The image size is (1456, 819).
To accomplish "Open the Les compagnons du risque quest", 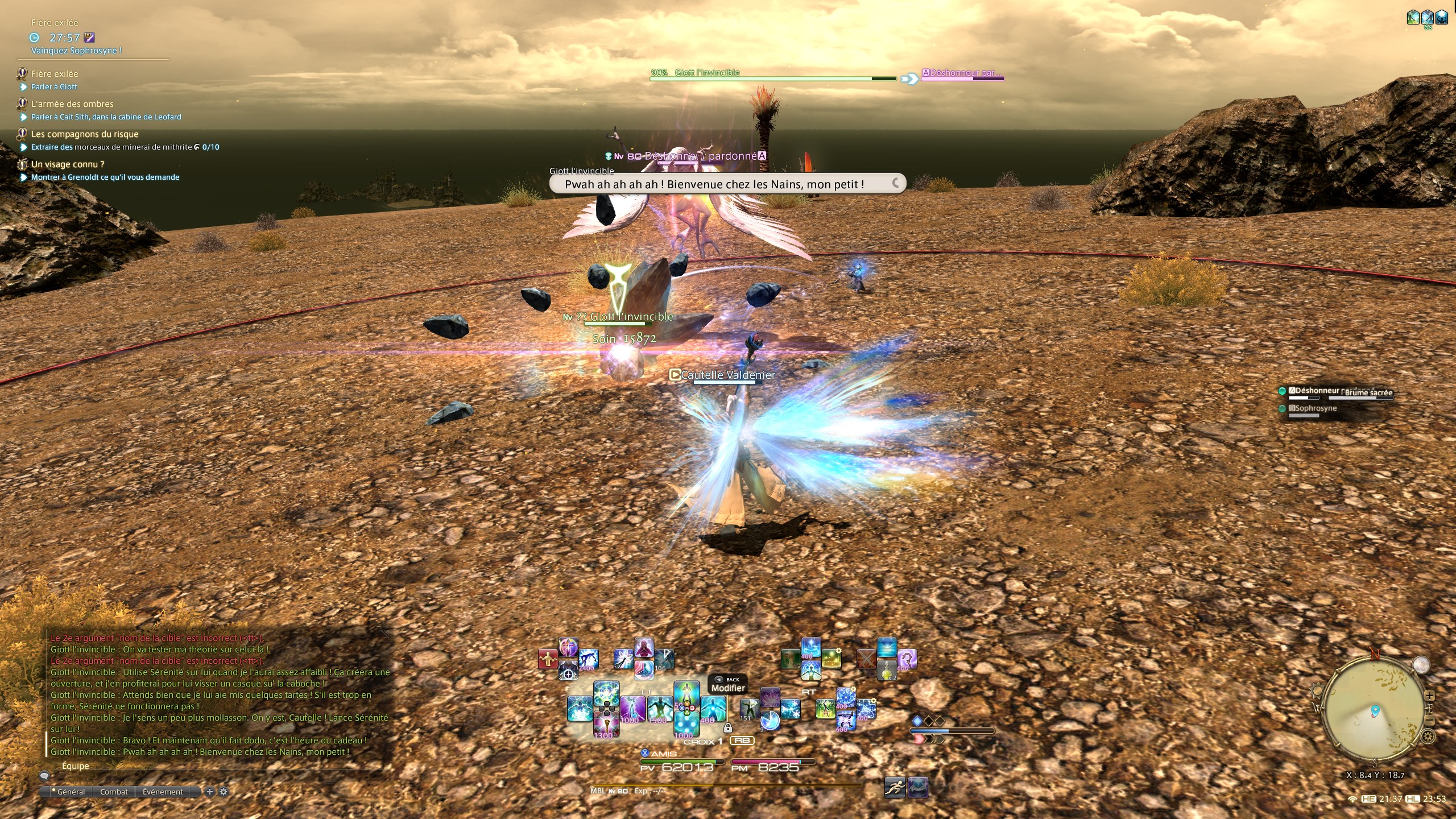I will [x=85, y=134].
